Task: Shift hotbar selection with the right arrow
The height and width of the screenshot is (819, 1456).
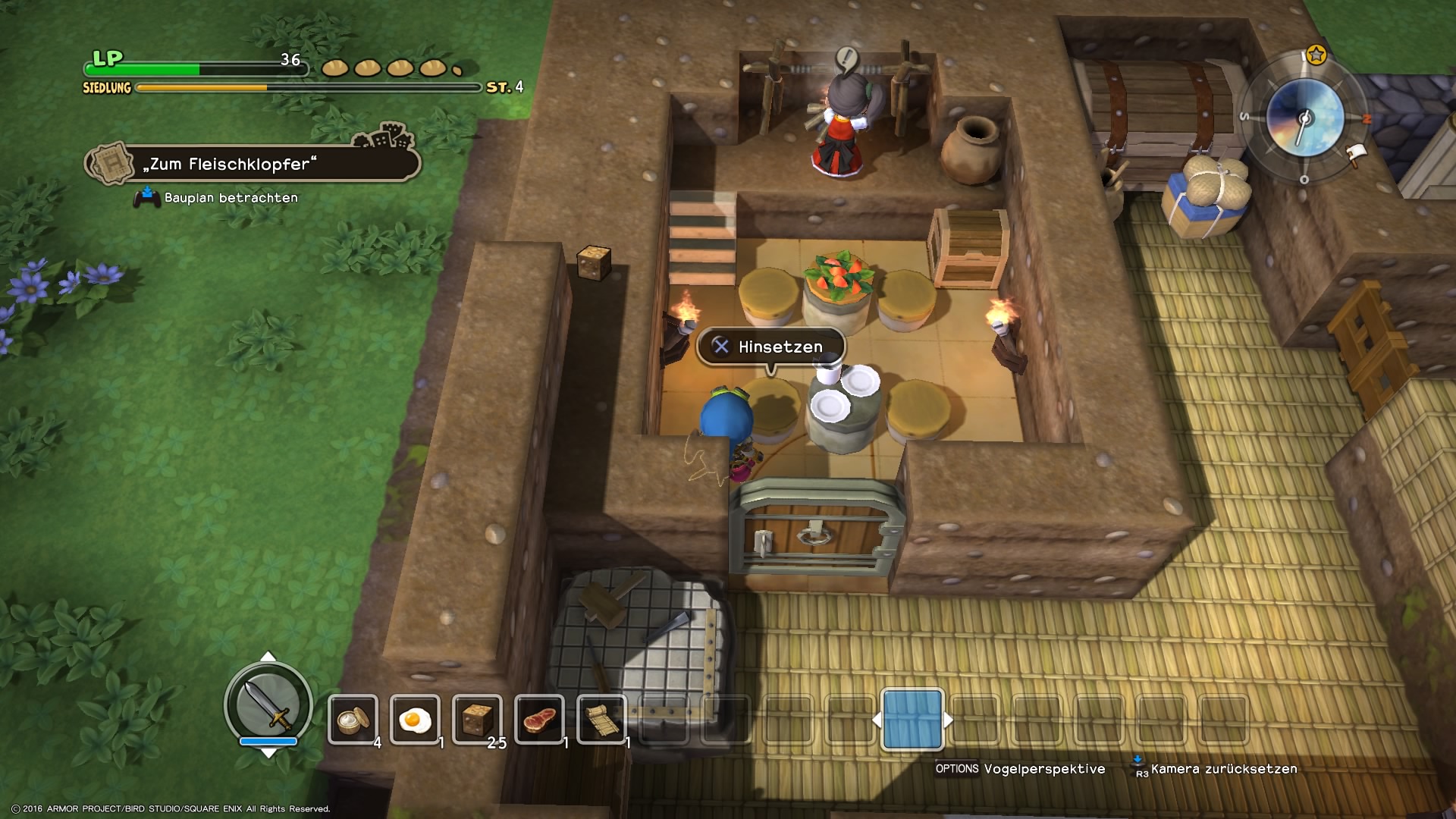Action: [x=949, y=720]
